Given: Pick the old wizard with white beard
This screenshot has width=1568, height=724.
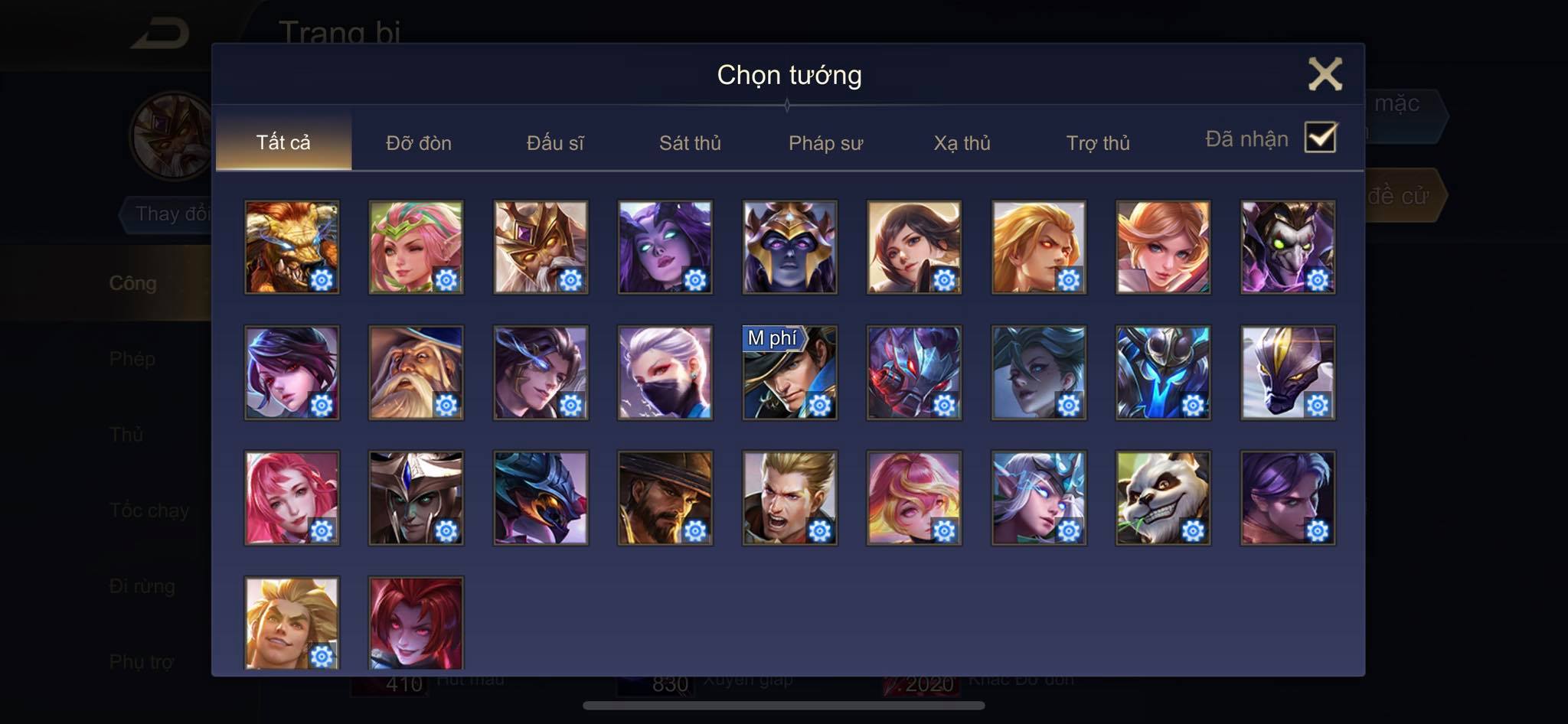Looking at the screenshot, I should point(416,373).
